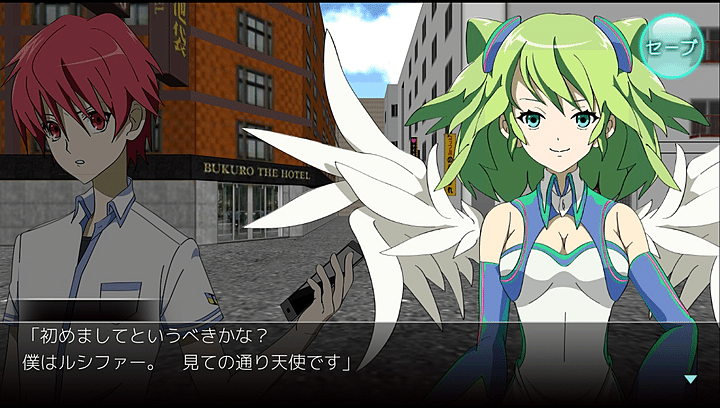Image resolution: width=720 pixels, height=408 pixels.
Task: Open the セーブ (Save) button
Action: 671,47
